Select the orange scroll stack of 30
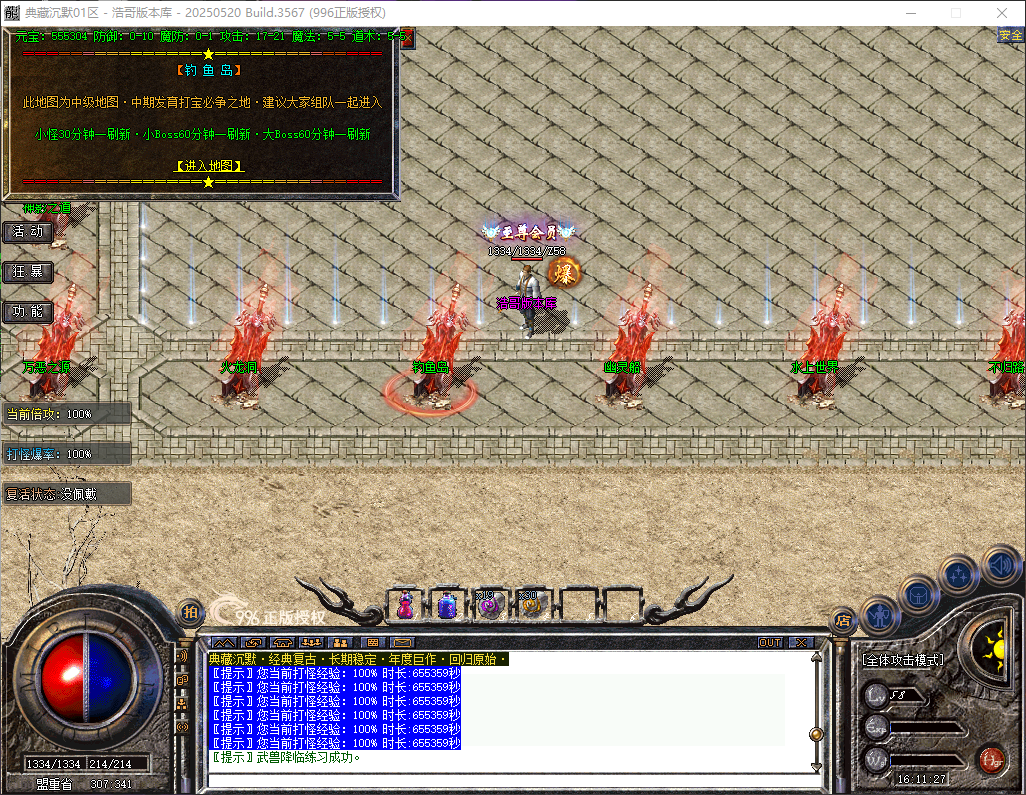Screen dimensions: 1026x795 click(x=529, y=605)
